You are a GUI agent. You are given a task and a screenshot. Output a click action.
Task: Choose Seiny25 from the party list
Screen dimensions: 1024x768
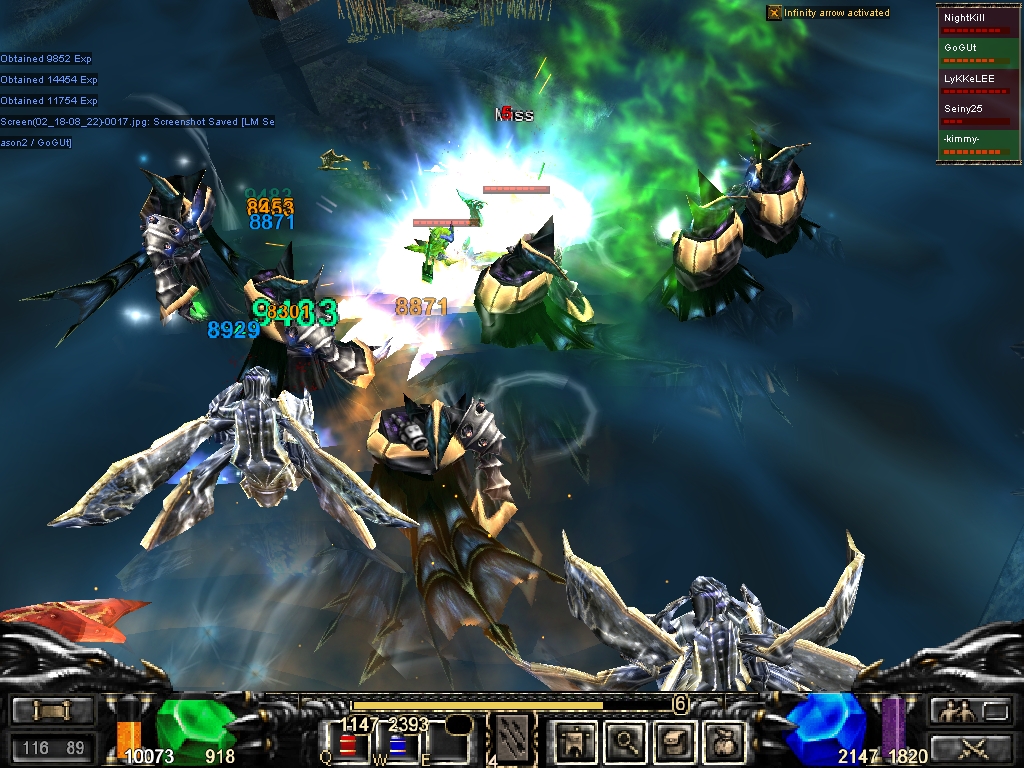point(977,112)
